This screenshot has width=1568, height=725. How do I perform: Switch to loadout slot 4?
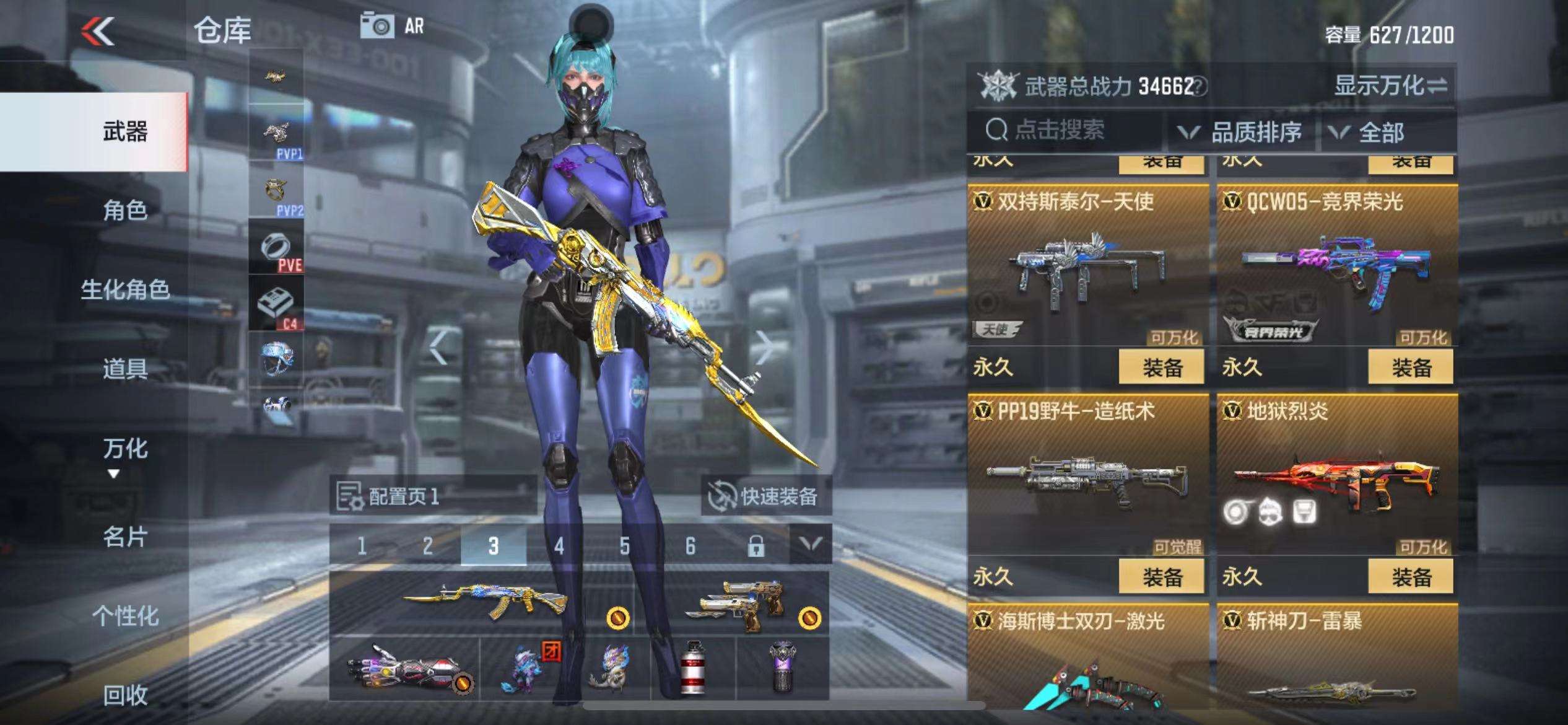tap(559, 546)
